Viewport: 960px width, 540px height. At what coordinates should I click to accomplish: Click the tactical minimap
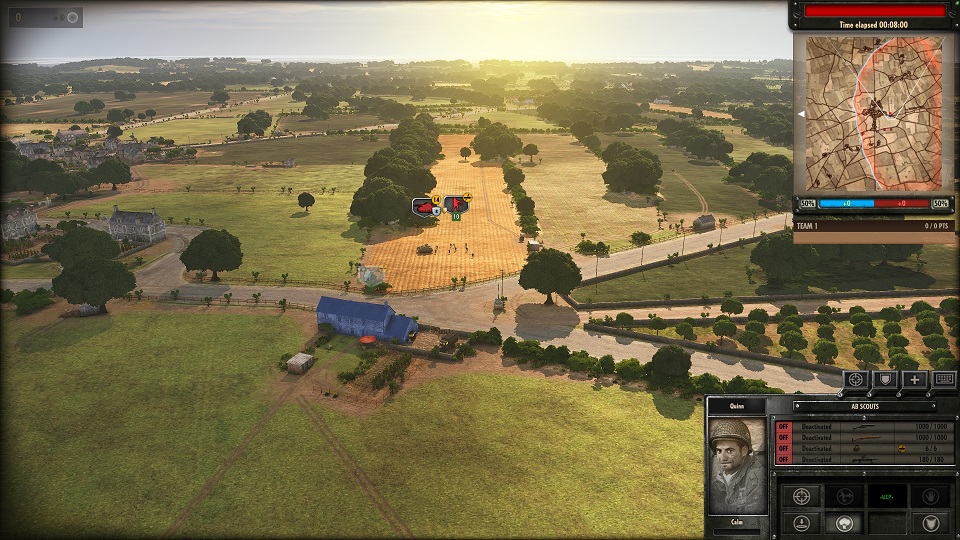coord(873,114)
